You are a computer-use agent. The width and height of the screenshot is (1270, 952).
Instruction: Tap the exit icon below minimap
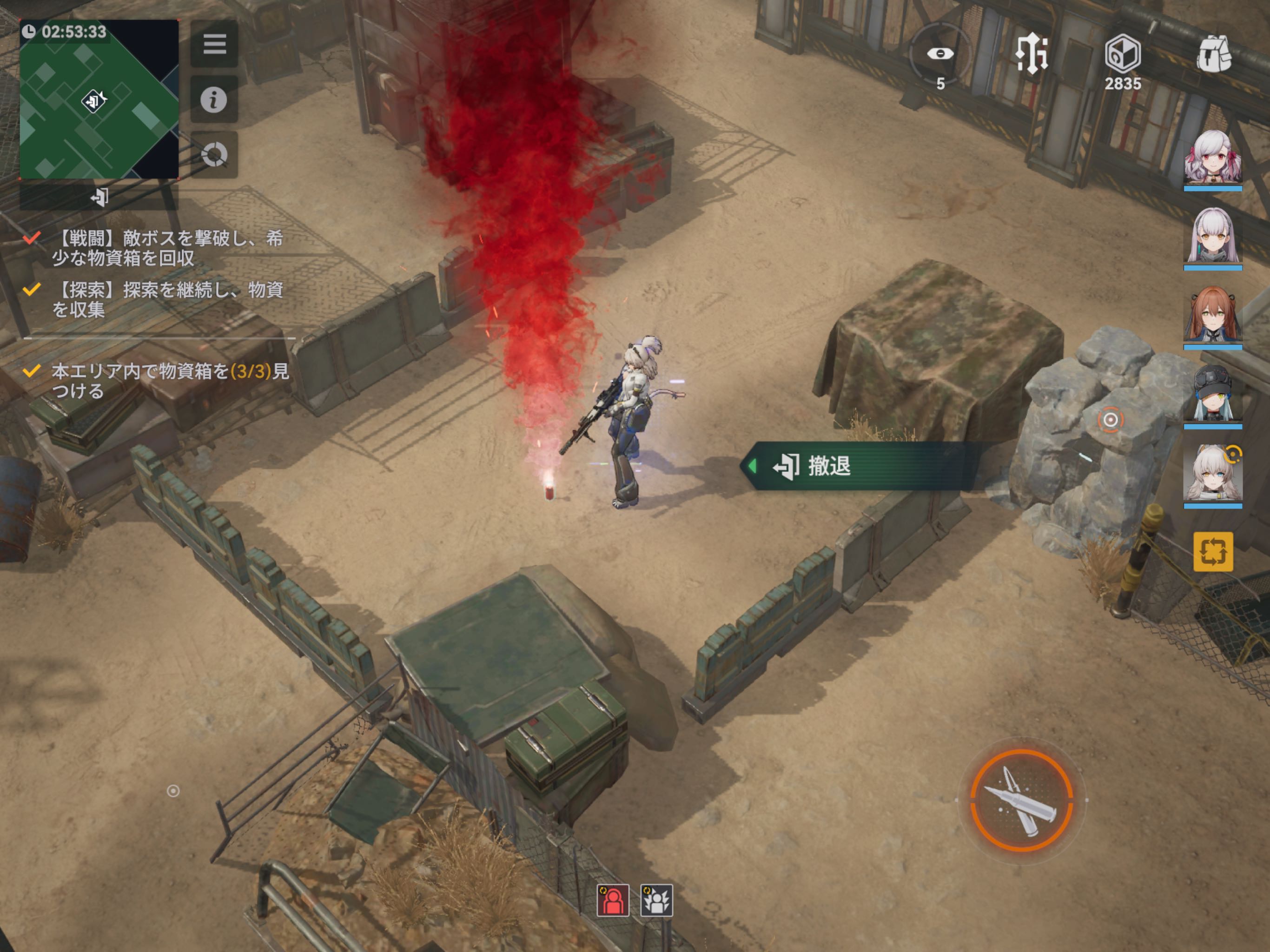[99, 198]
